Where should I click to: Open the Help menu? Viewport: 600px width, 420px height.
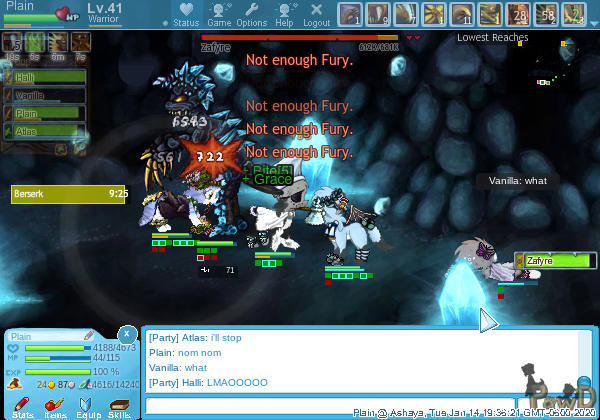tap(284, 14)
